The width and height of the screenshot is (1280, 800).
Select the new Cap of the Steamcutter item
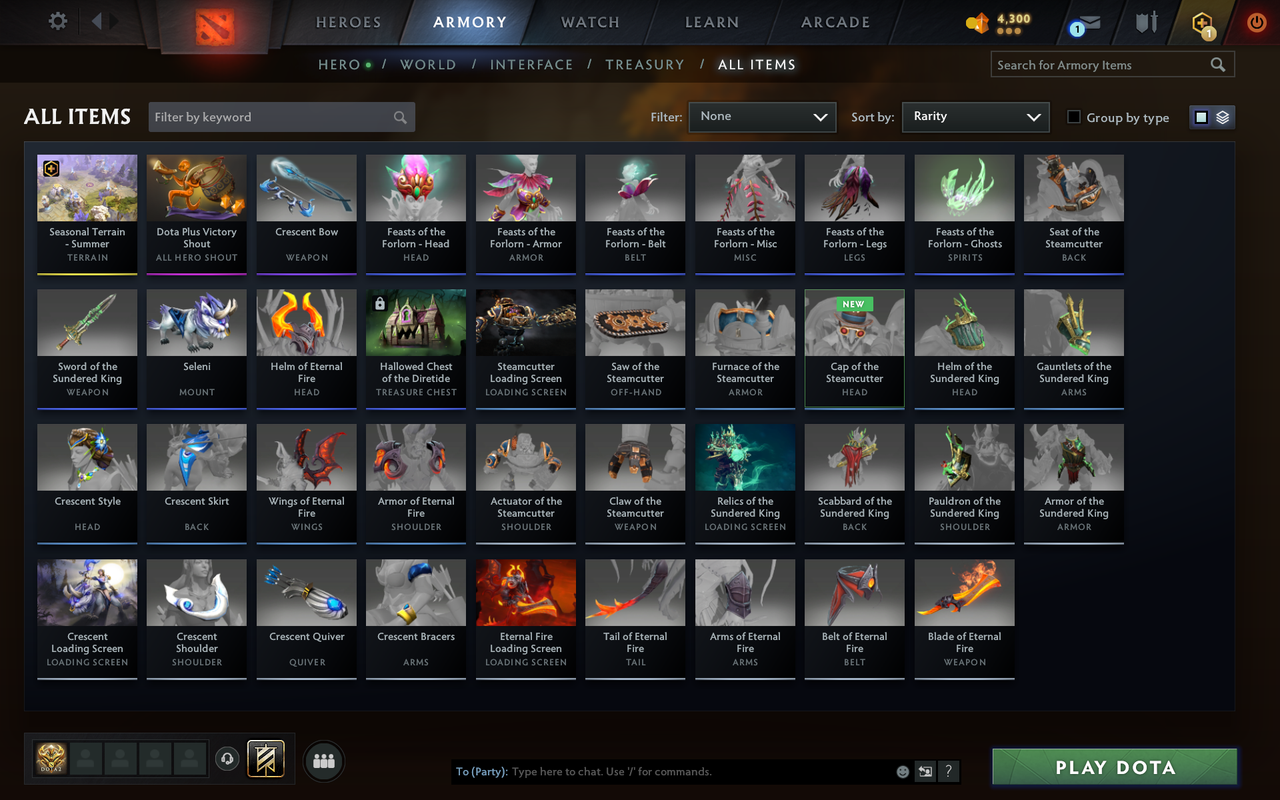click(854, 349)
